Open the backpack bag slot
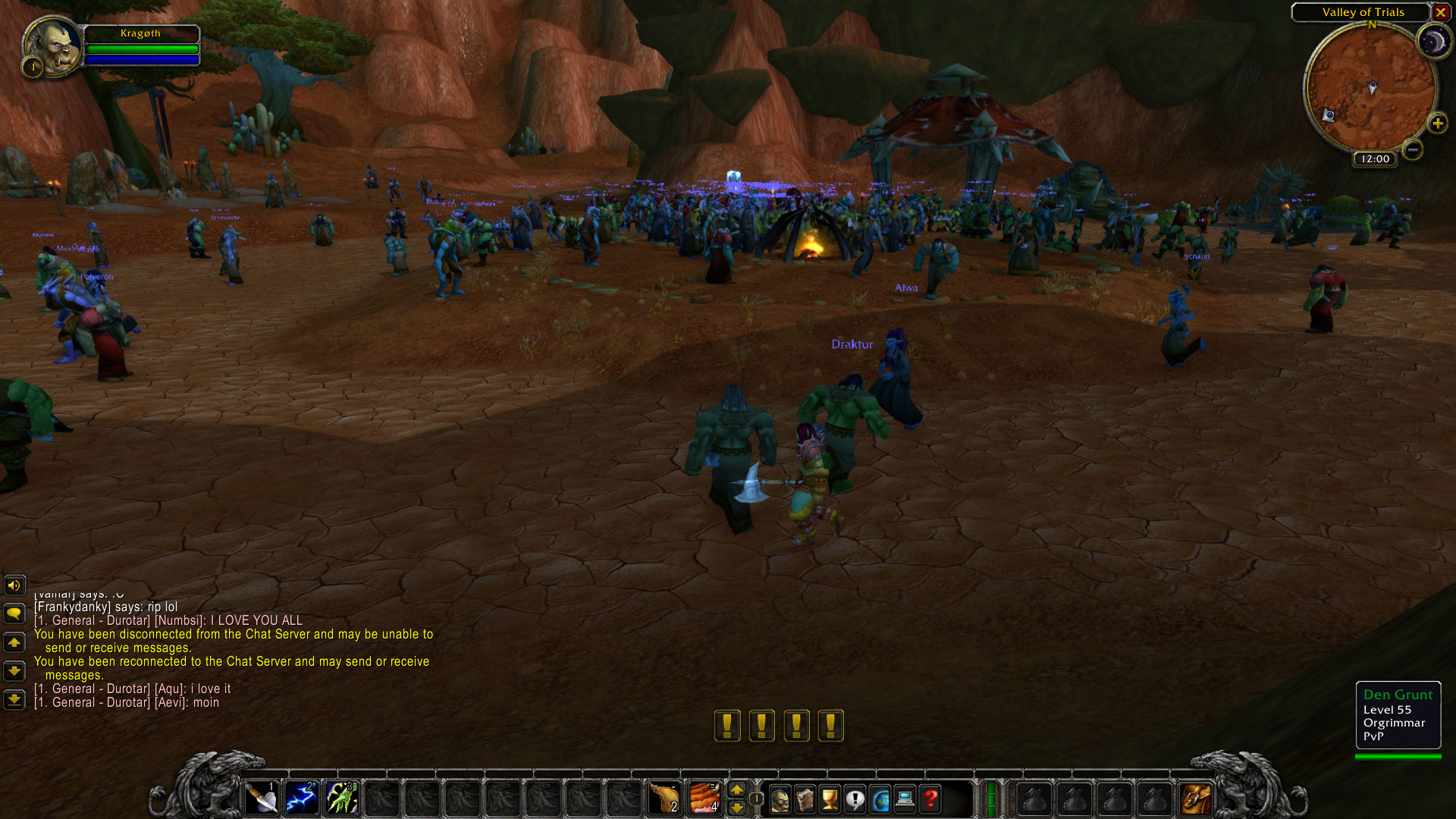 tap(1196, 799)
